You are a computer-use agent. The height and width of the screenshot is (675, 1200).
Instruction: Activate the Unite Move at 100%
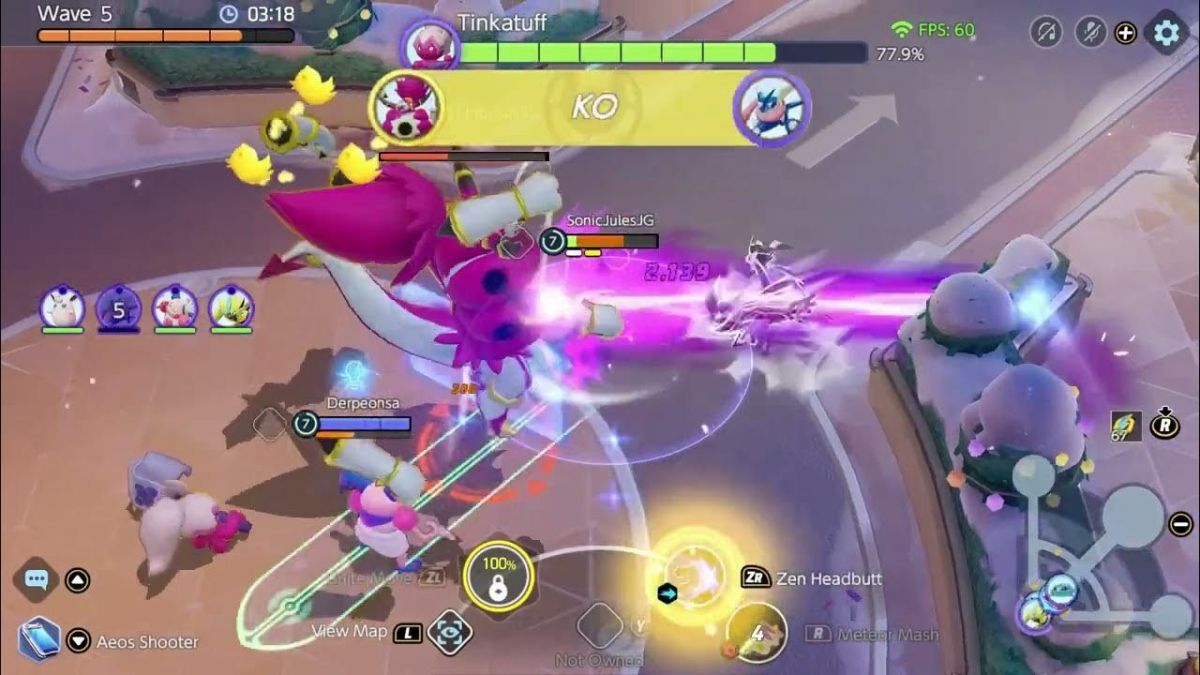(x=497, y=577)
